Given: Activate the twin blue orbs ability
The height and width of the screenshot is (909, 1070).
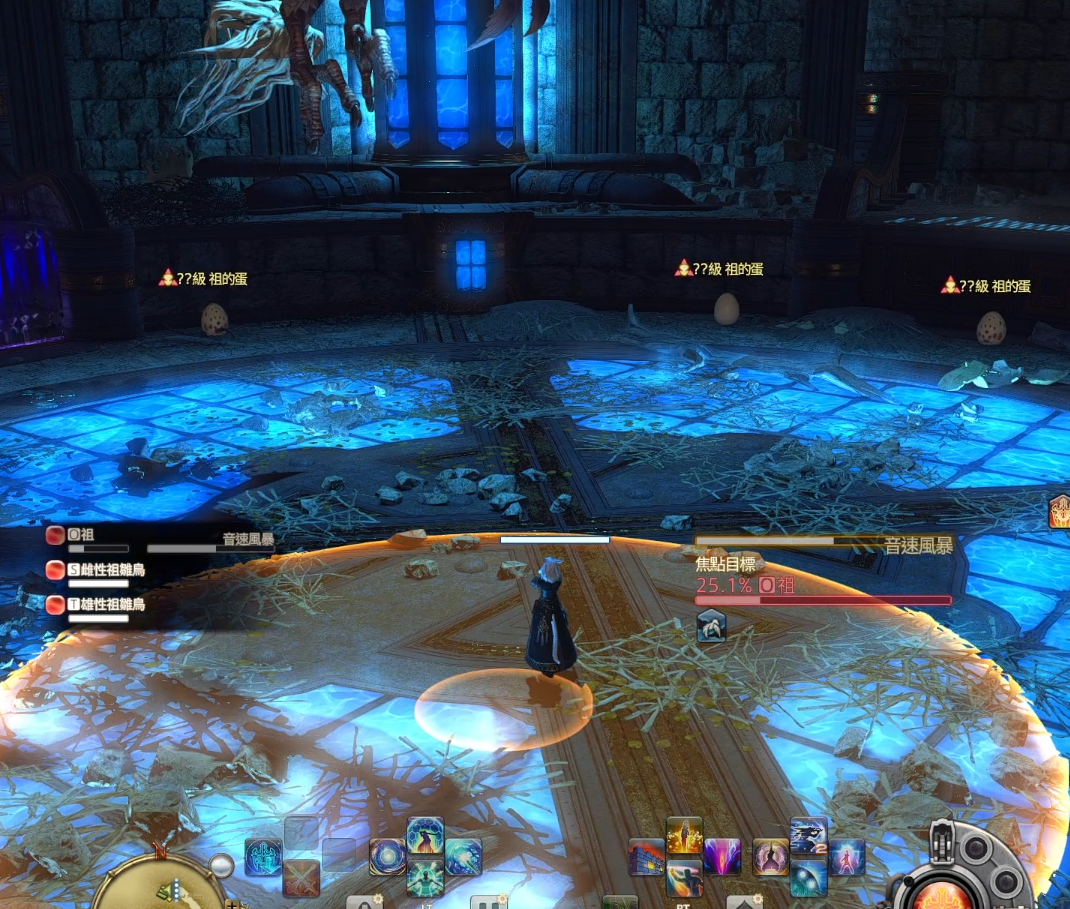Looking at the screenshot, I should [808, 877].
